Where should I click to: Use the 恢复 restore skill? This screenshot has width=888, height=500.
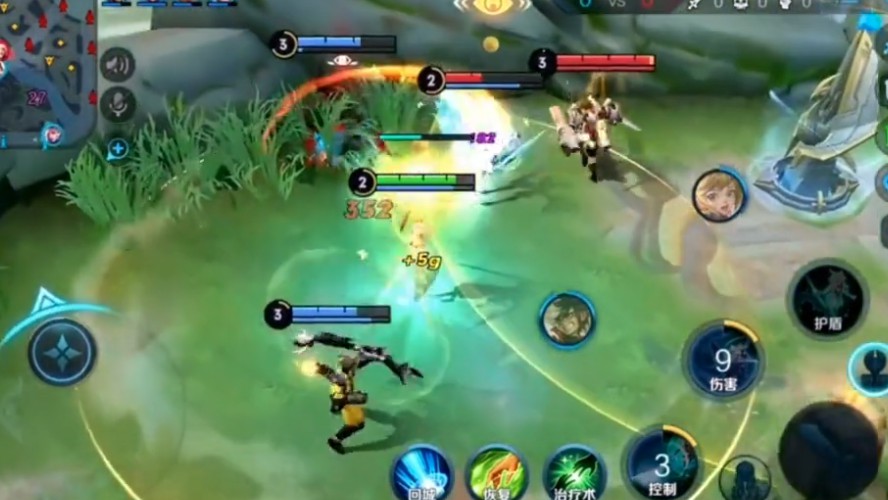point(498,472)
